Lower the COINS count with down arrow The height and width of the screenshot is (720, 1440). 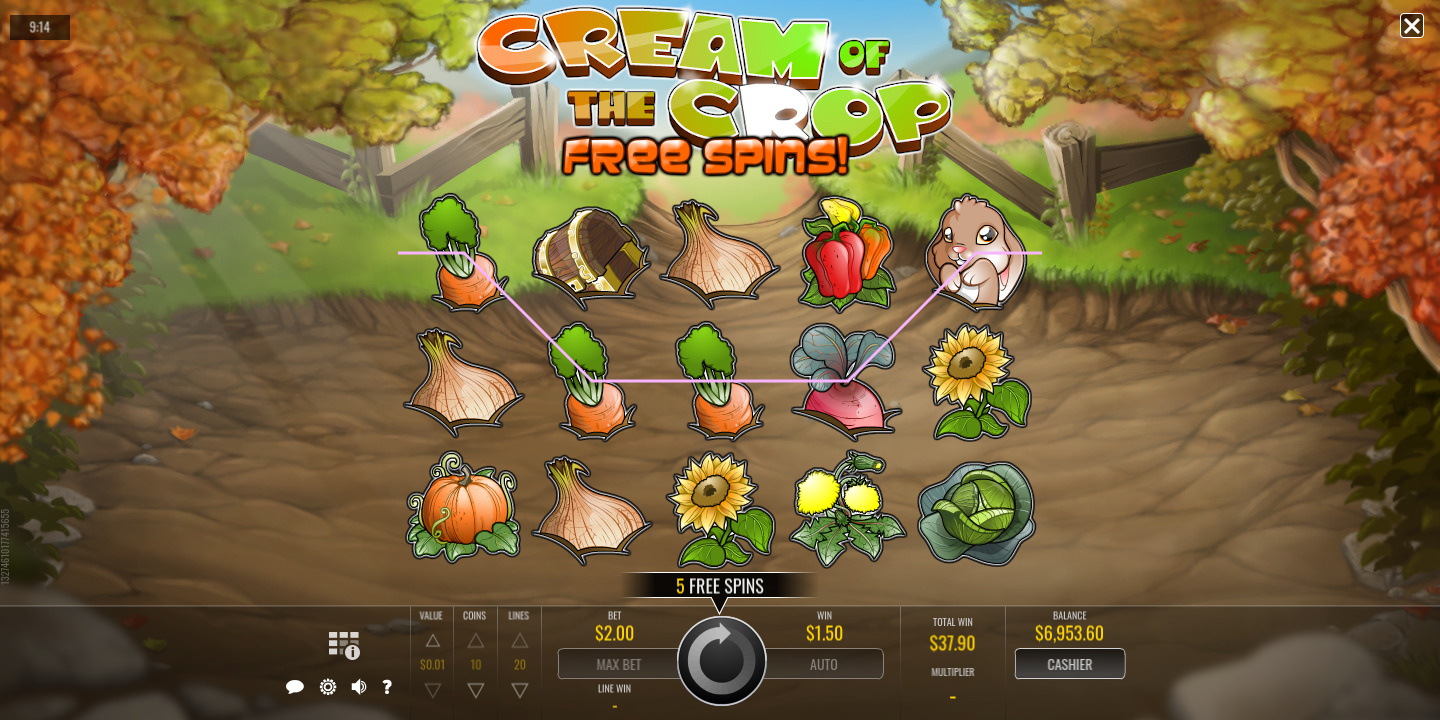pyautogui.click(x=476, y=690)
